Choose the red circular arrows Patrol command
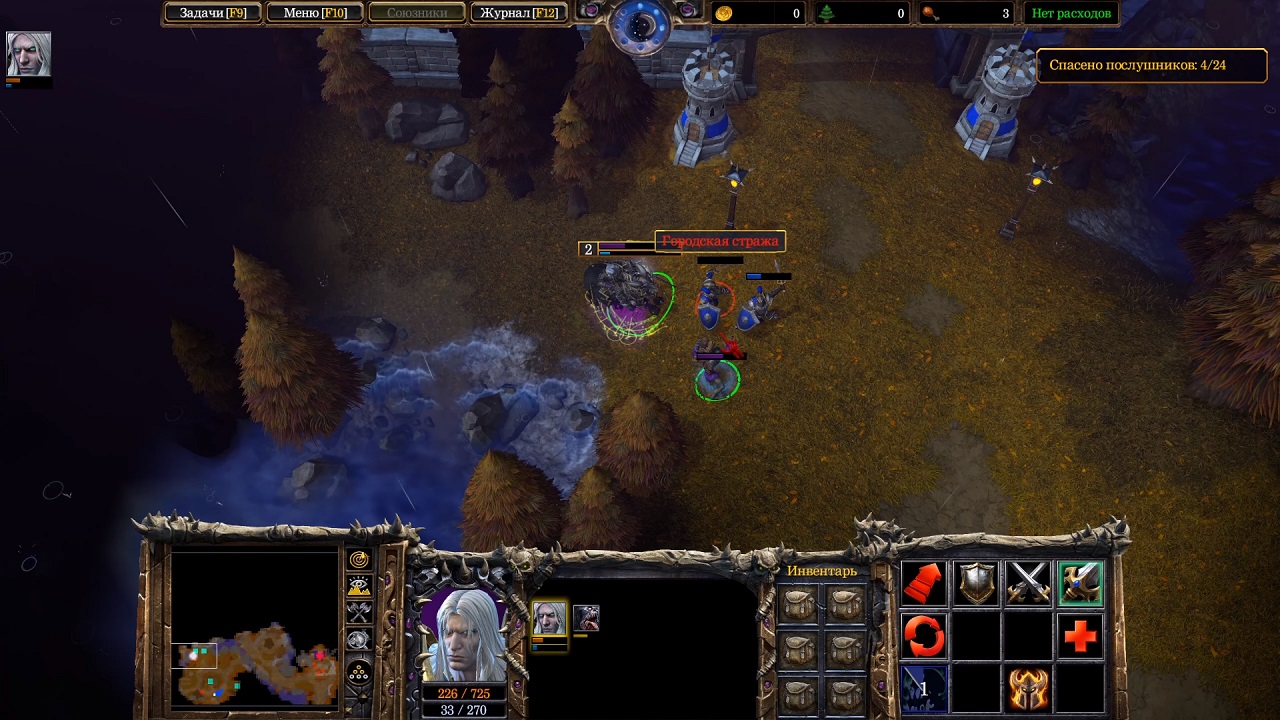Screen dimensions: 1280x720 [923, 636]
